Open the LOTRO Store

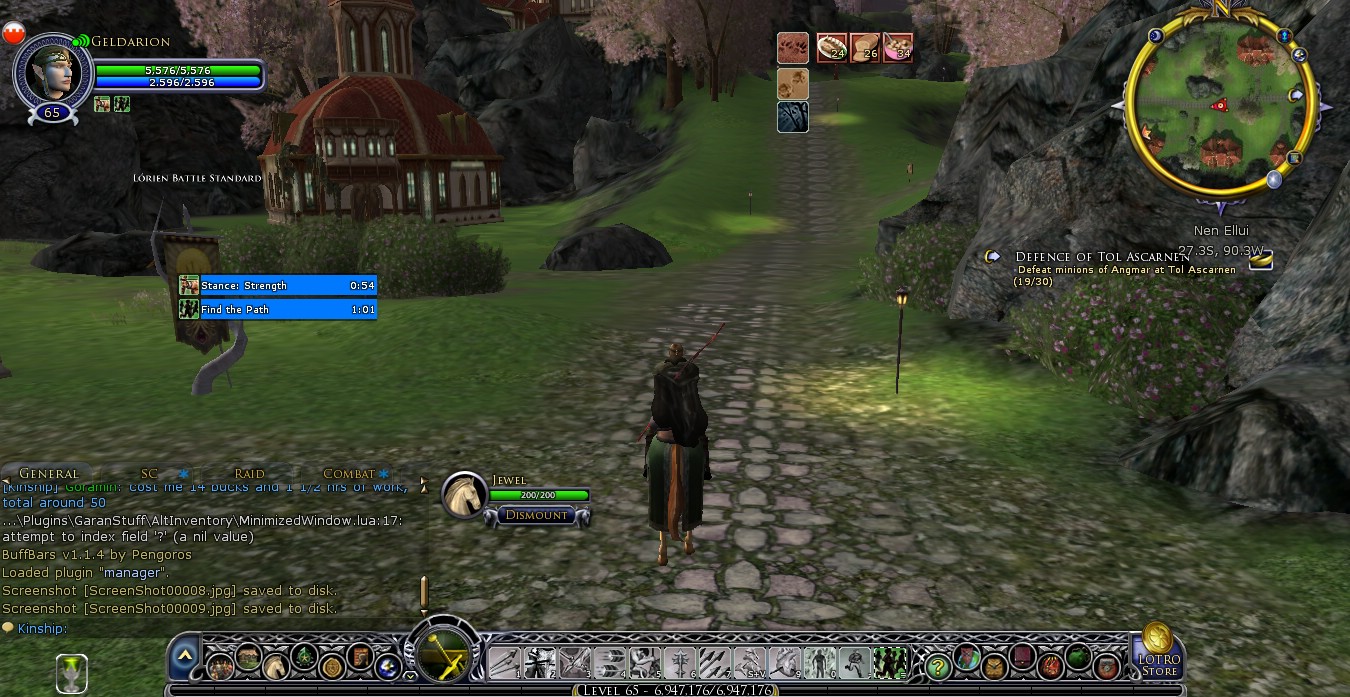[x=1158, y=650]
